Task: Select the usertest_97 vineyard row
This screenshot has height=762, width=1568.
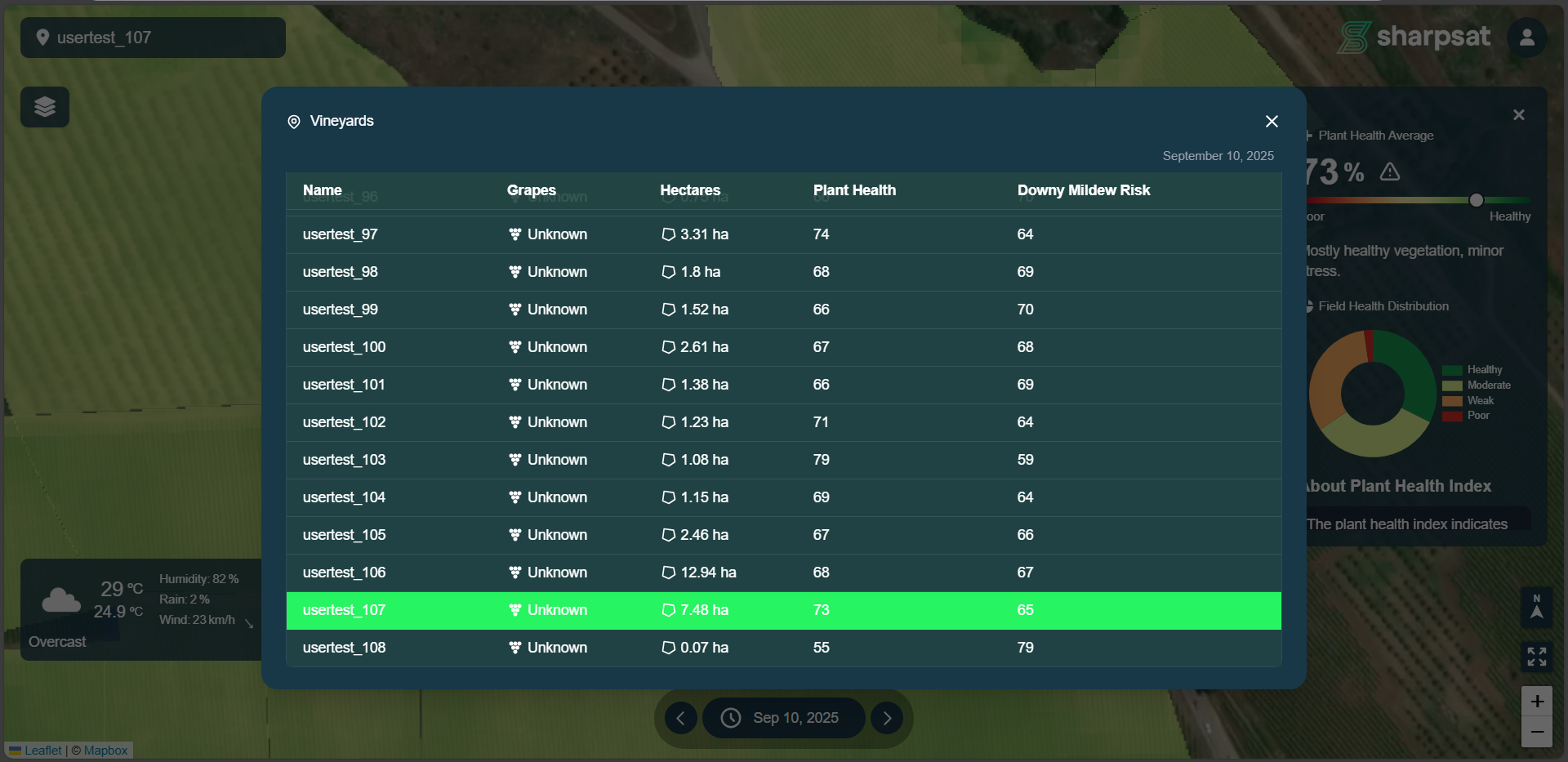Action: [x=340, y=234]
